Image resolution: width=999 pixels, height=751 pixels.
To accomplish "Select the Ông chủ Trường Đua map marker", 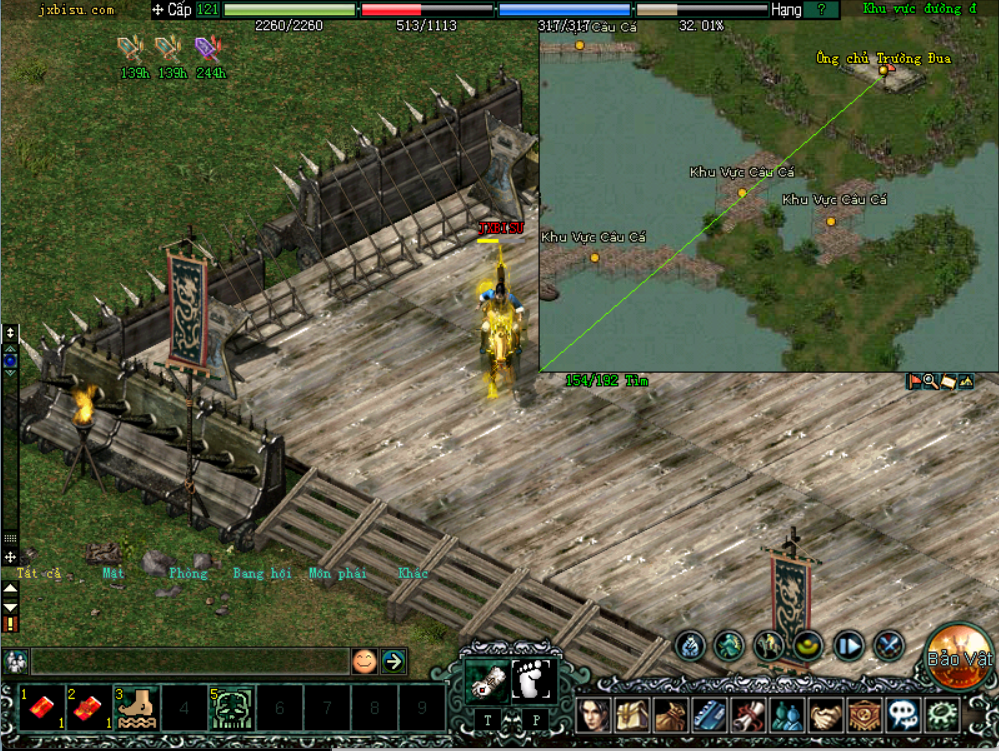I will click(x=883, y=70).
